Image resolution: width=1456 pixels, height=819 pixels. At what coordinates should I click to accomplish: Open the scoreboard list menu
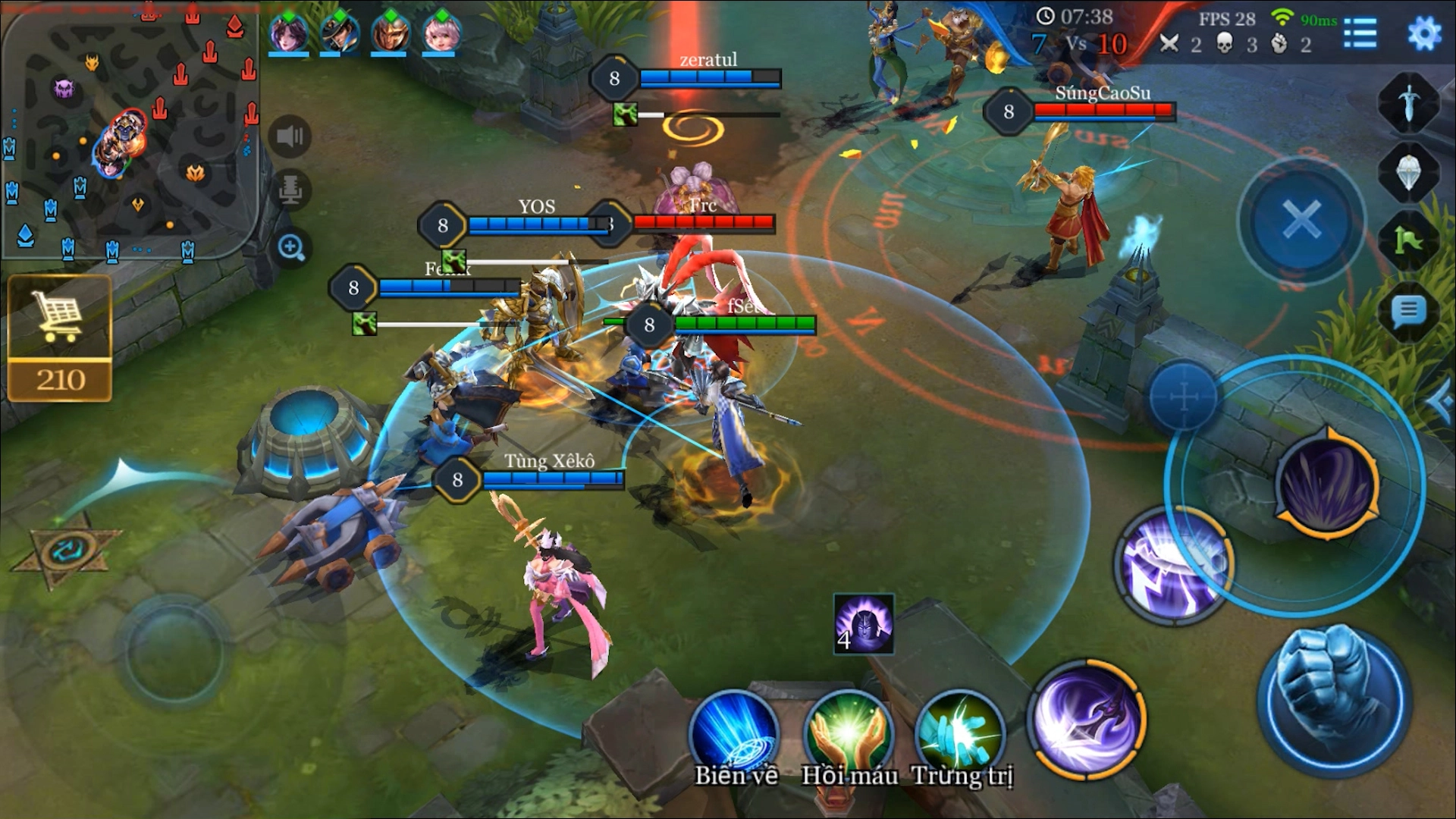pyautogui.click(x=1360, y=33)
